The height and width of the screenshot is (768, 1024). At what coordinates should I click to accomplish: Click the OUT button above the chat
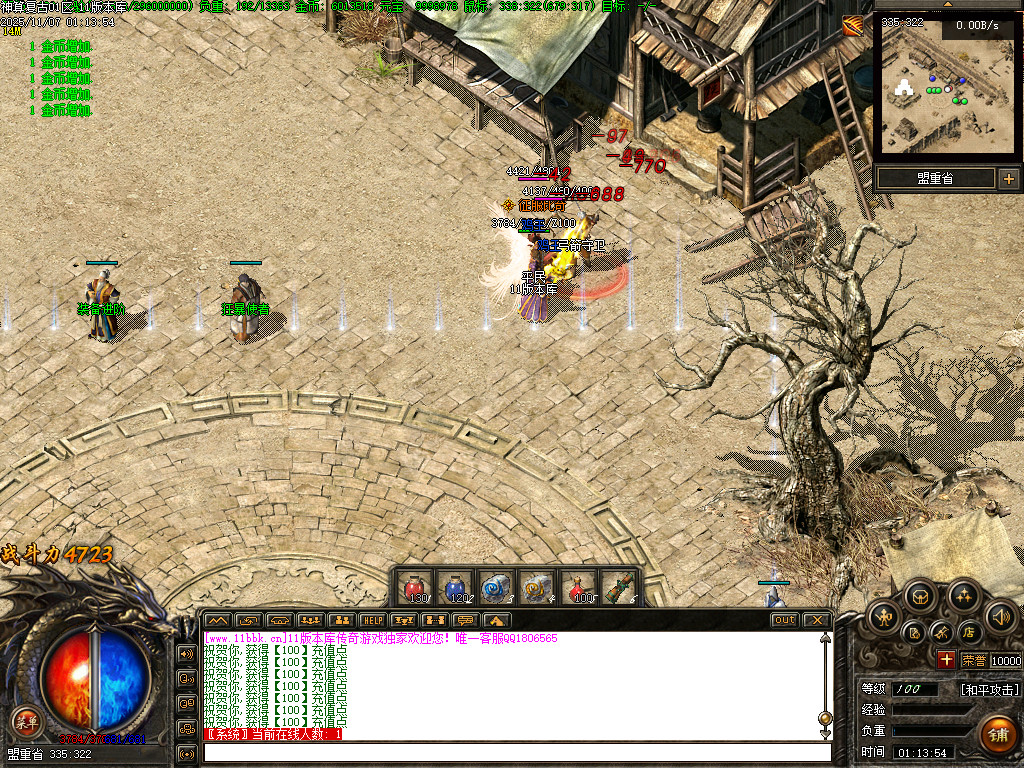[x=785, y=621]
